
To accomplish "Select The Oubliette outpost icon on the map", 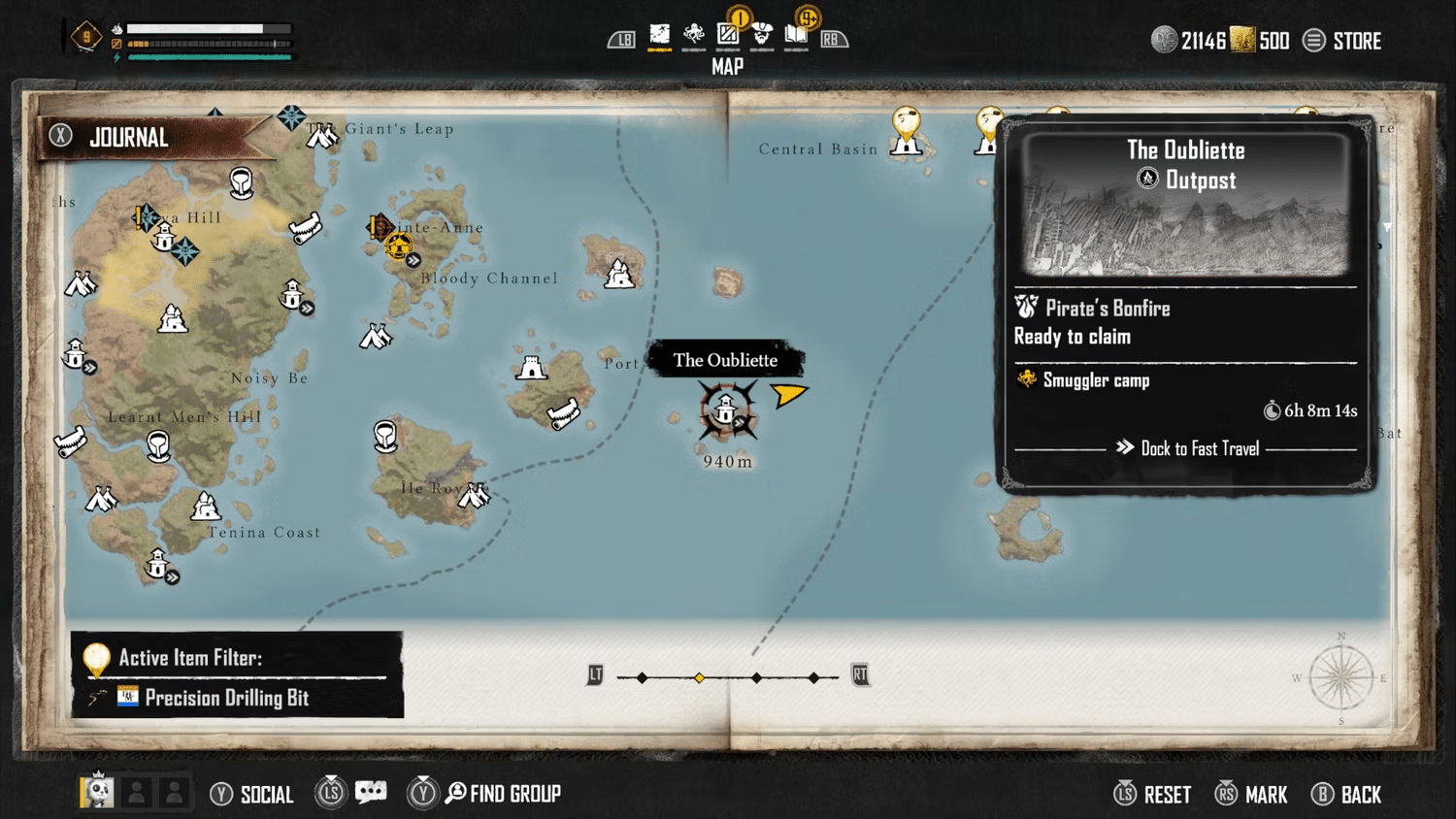I will click(726, 409).
